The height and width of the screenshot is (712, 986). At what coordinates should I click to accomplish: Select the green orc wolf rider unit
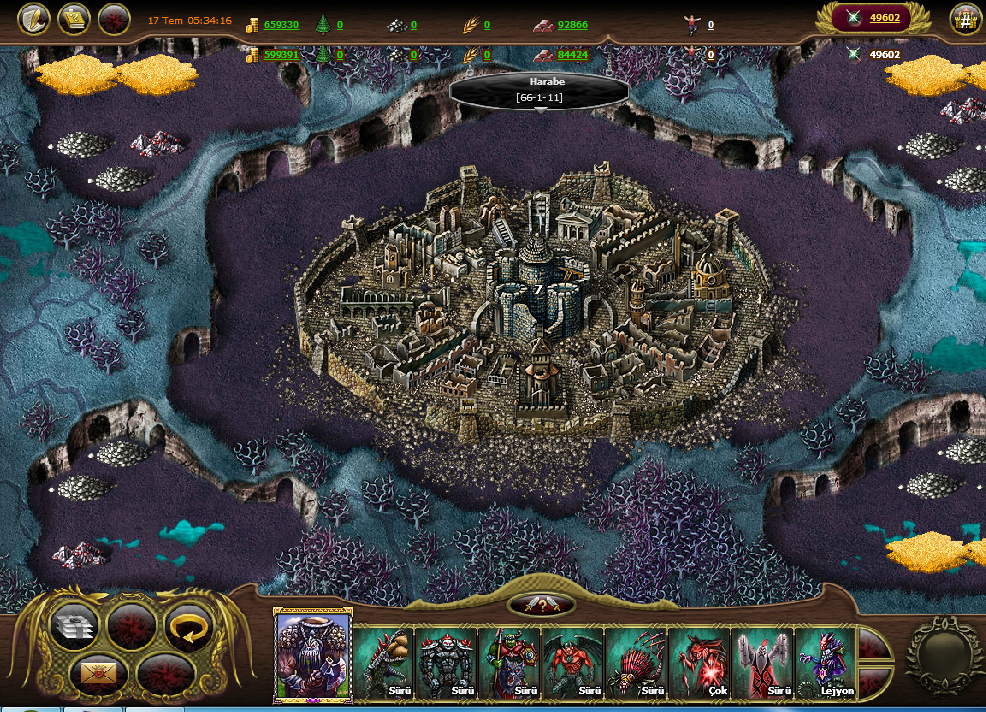point(510,662)
